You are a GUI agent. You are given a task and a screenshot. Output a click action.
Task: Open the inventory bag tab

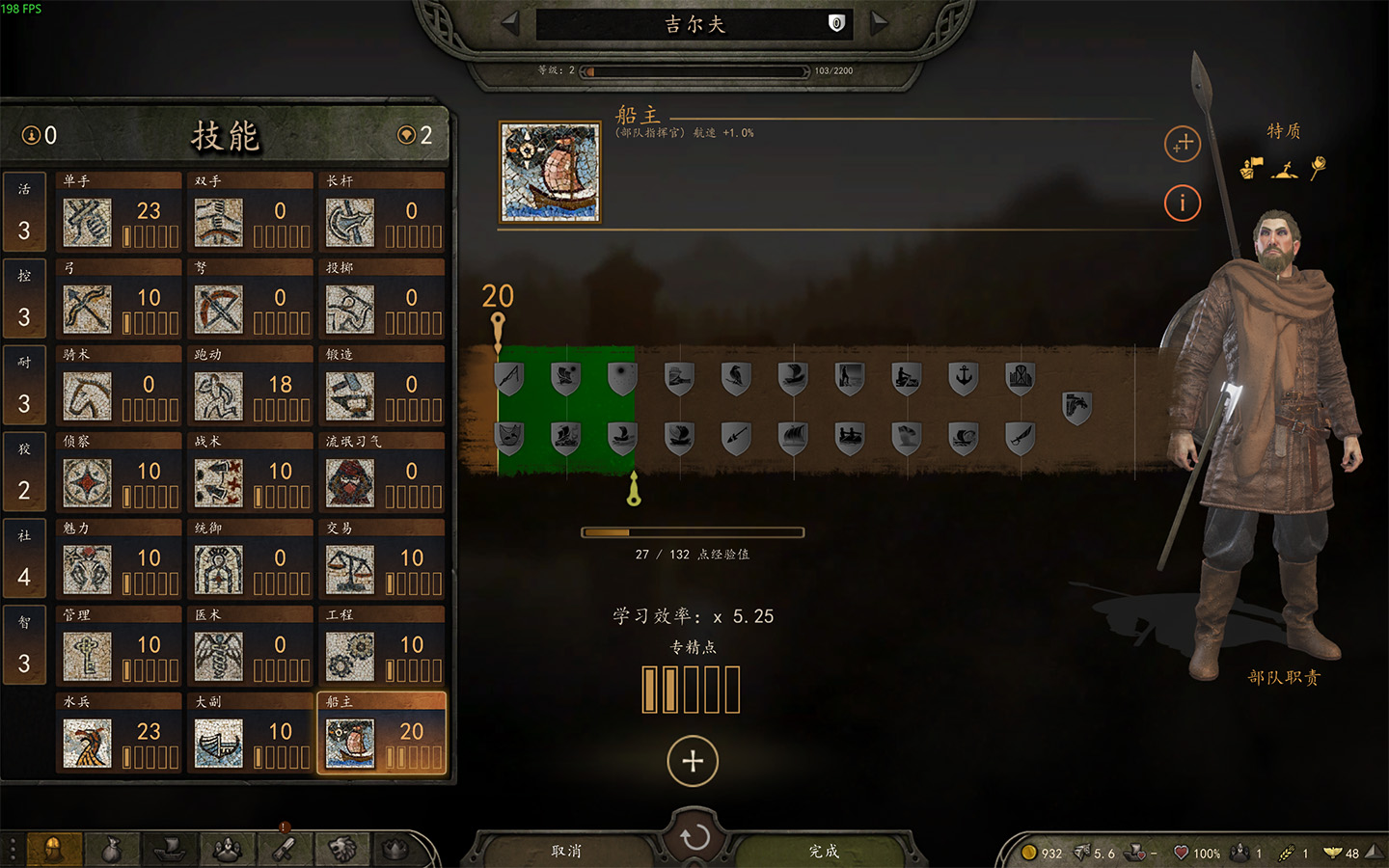click(112, 850)
